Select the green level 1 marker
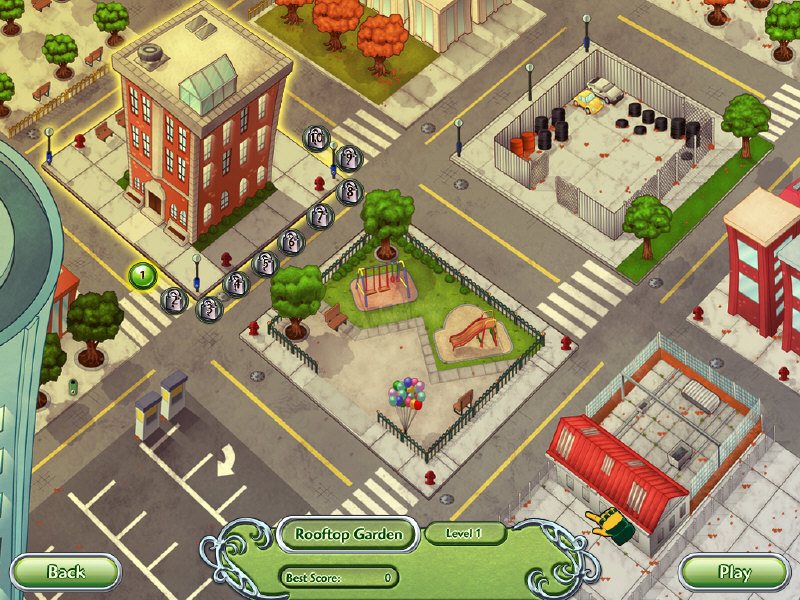This screenshot has width=800, height=600. pos(142,272)
